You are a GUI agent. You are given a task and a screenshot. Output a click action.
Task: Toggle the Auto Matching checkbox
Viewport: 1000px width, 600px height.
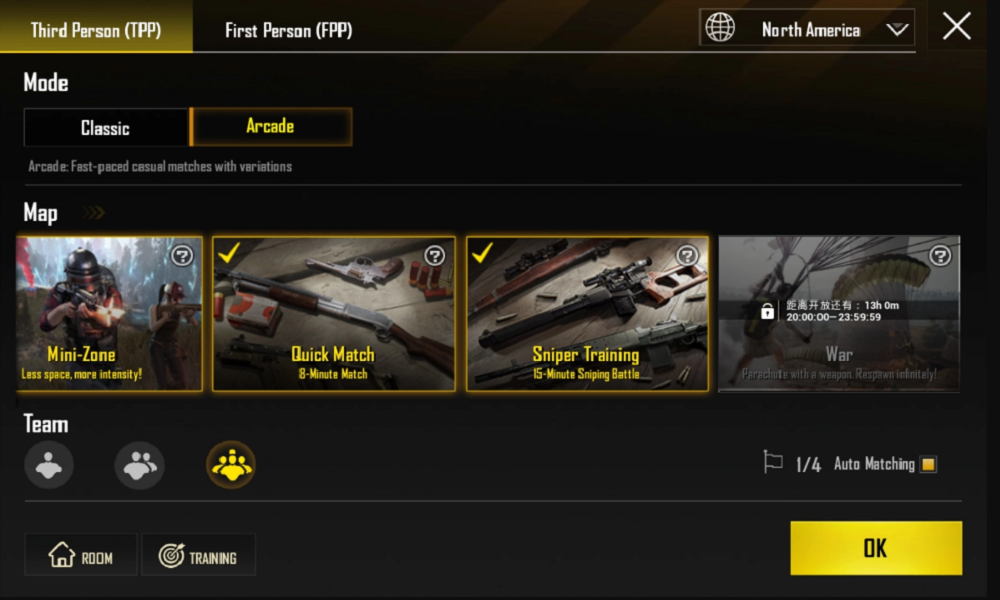(x=928, y=464)
